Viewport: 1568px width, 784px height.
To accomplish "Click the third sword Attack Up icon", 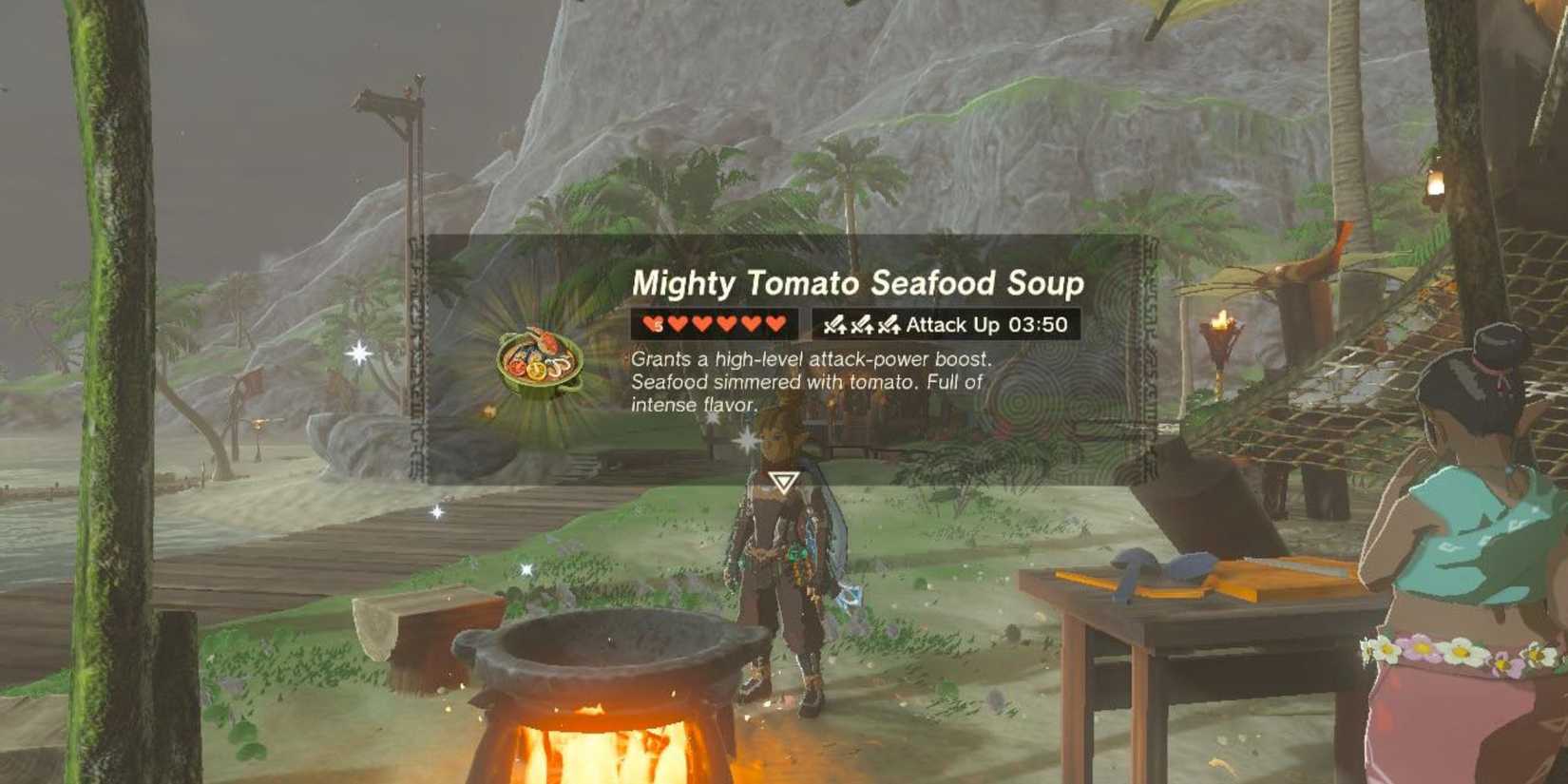I will click(x=889, y=325).
